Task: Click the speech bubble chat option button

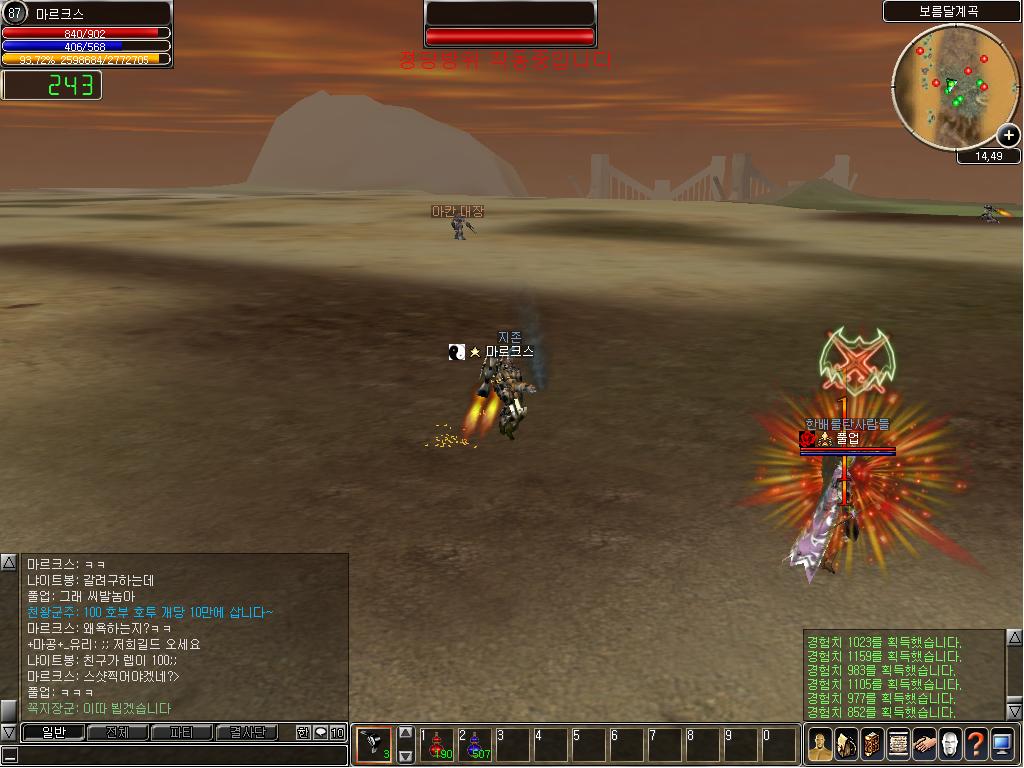Action: [x=320, y=733]
